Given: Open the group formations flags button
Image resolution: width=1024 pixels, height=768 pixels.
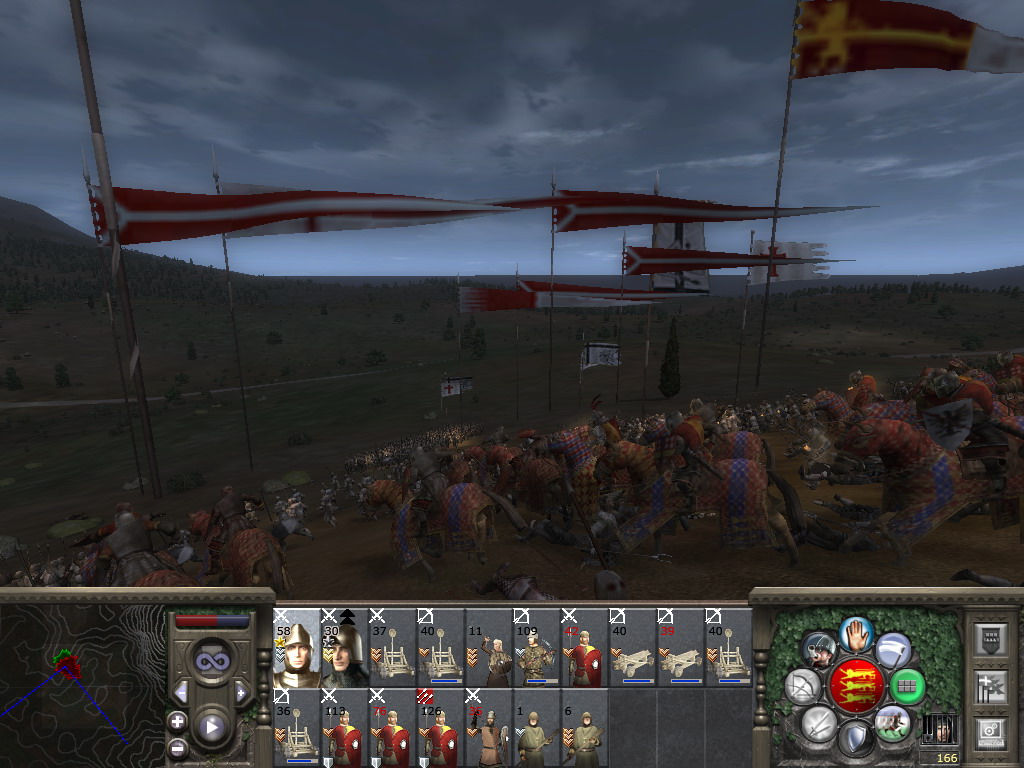Looking at the screenshot, I should click(x=990, y=686).
